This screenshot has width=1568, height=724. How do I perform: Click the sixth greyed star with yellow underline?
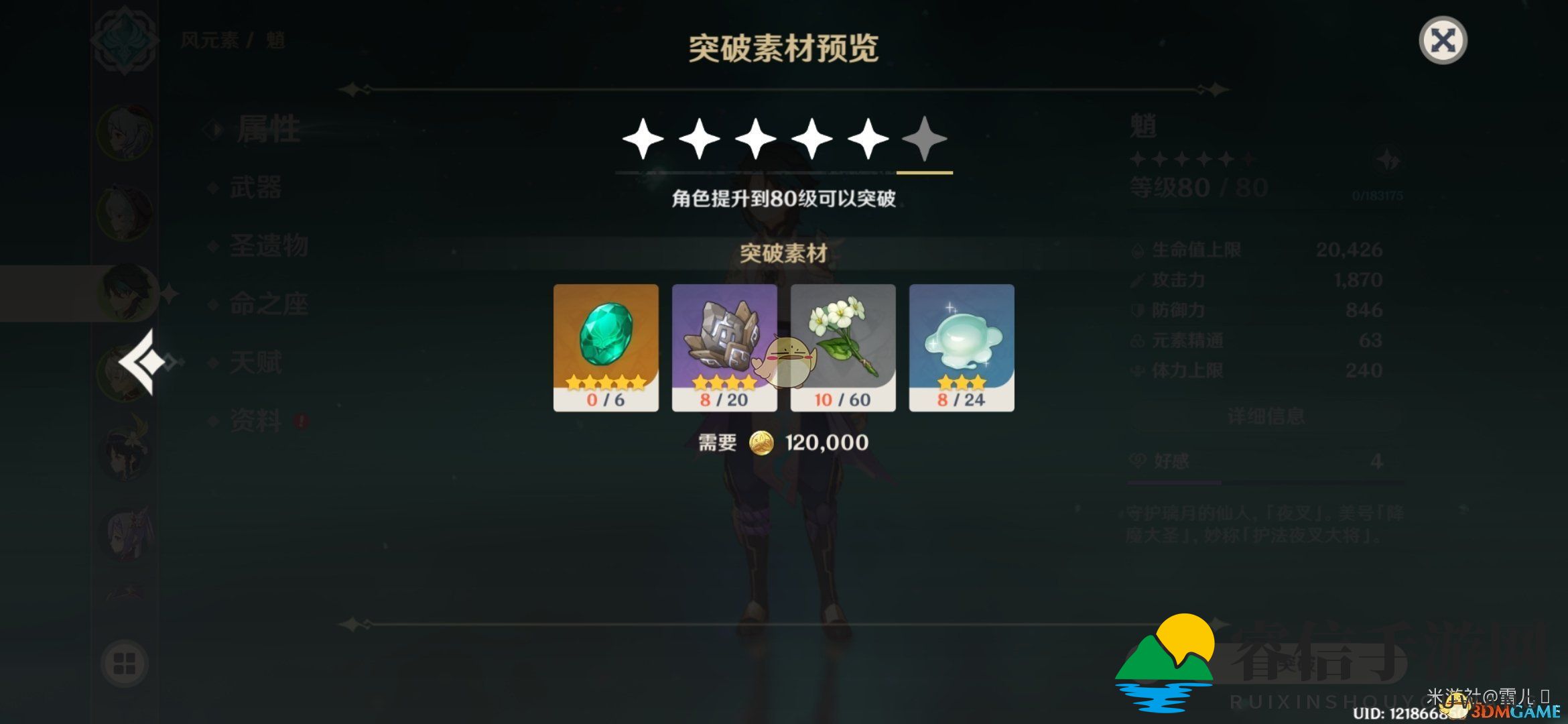pos(925,139)
